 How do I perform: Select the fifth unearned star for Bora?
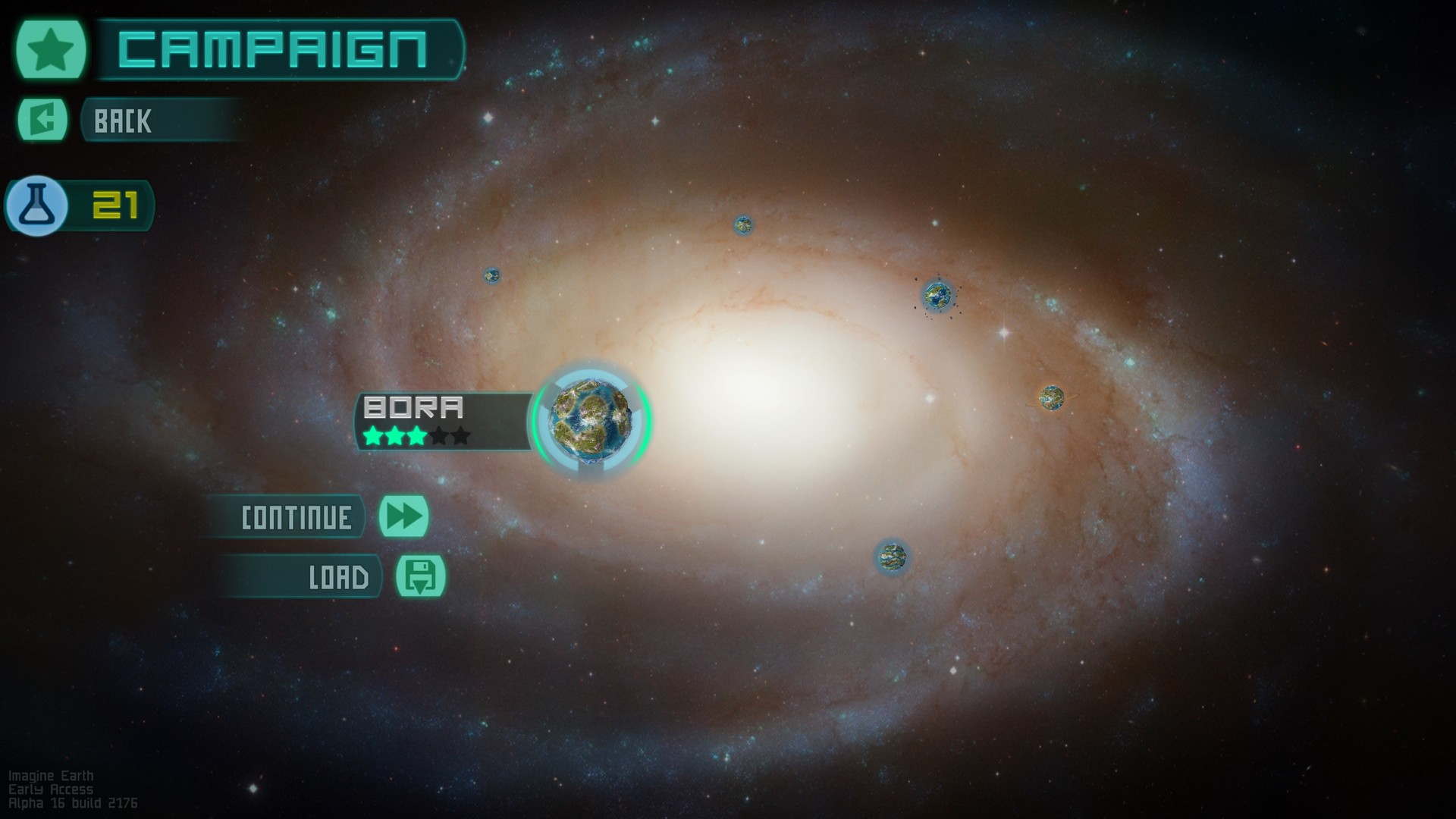click(460, 437)
